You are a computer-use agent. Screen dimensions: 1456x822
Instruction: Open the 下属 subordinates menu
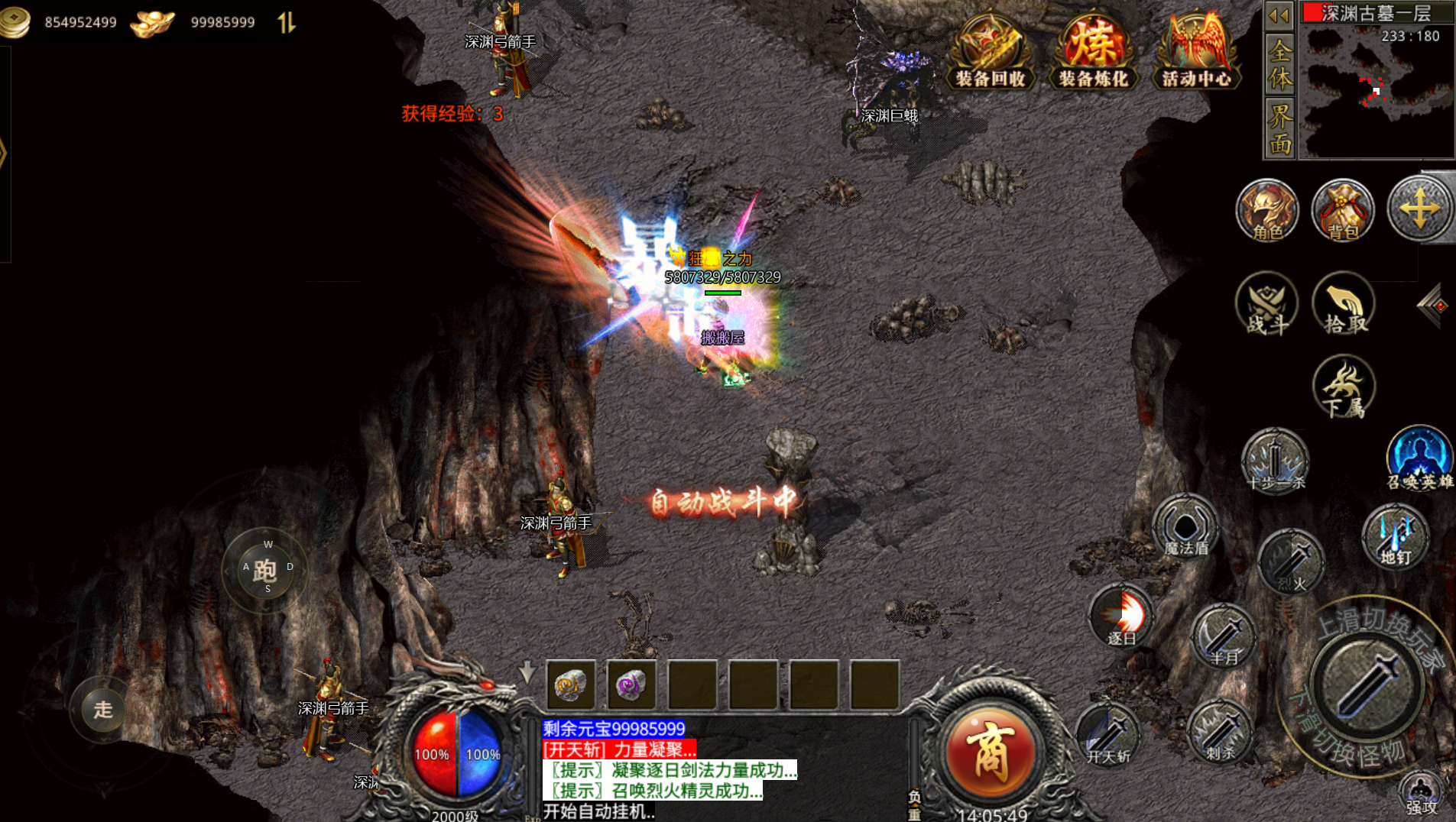click(x=1344, y=387)
